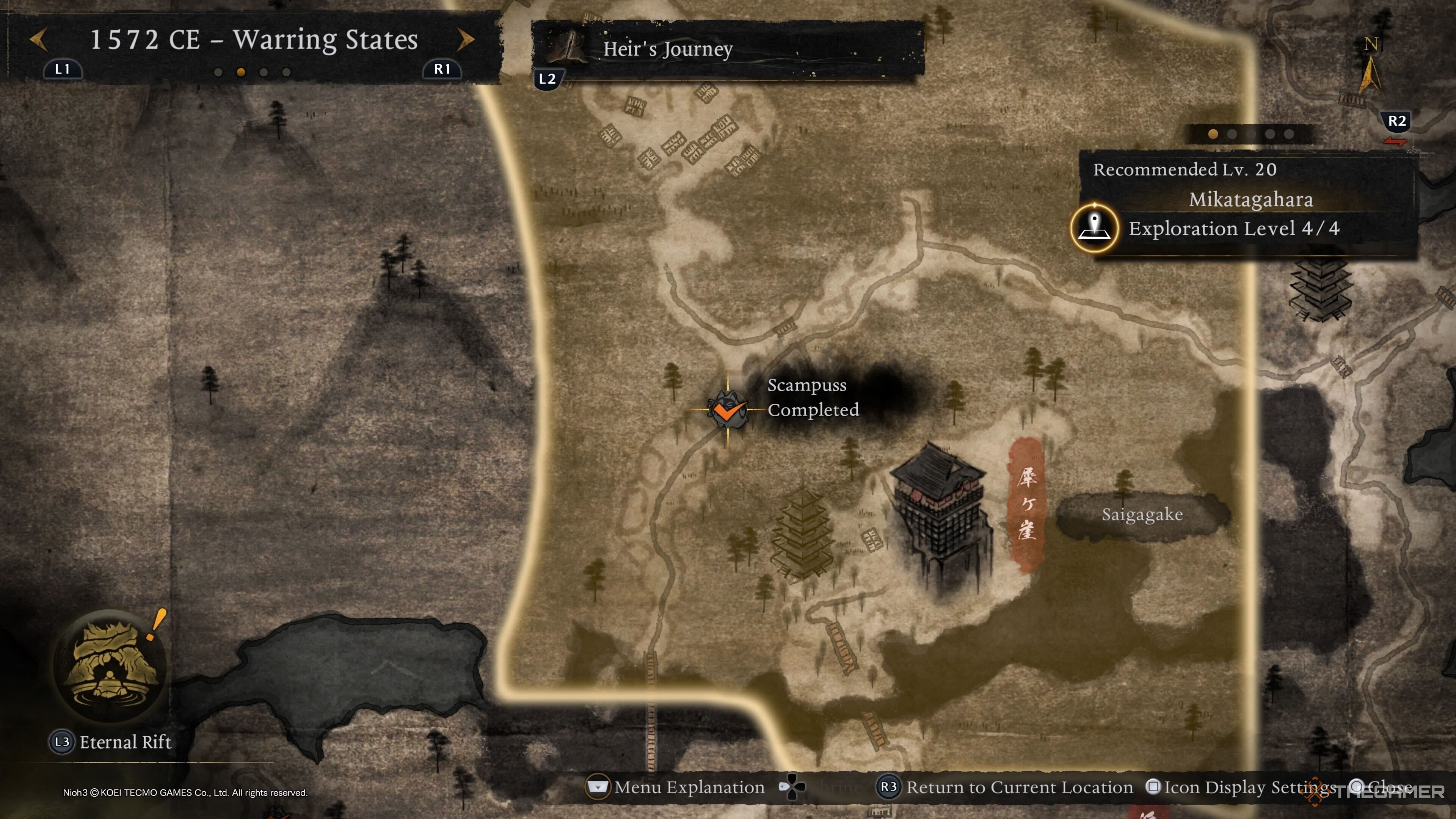Open the Eternal Rift emblem
Screen dimensions: 1456x819
110,665
